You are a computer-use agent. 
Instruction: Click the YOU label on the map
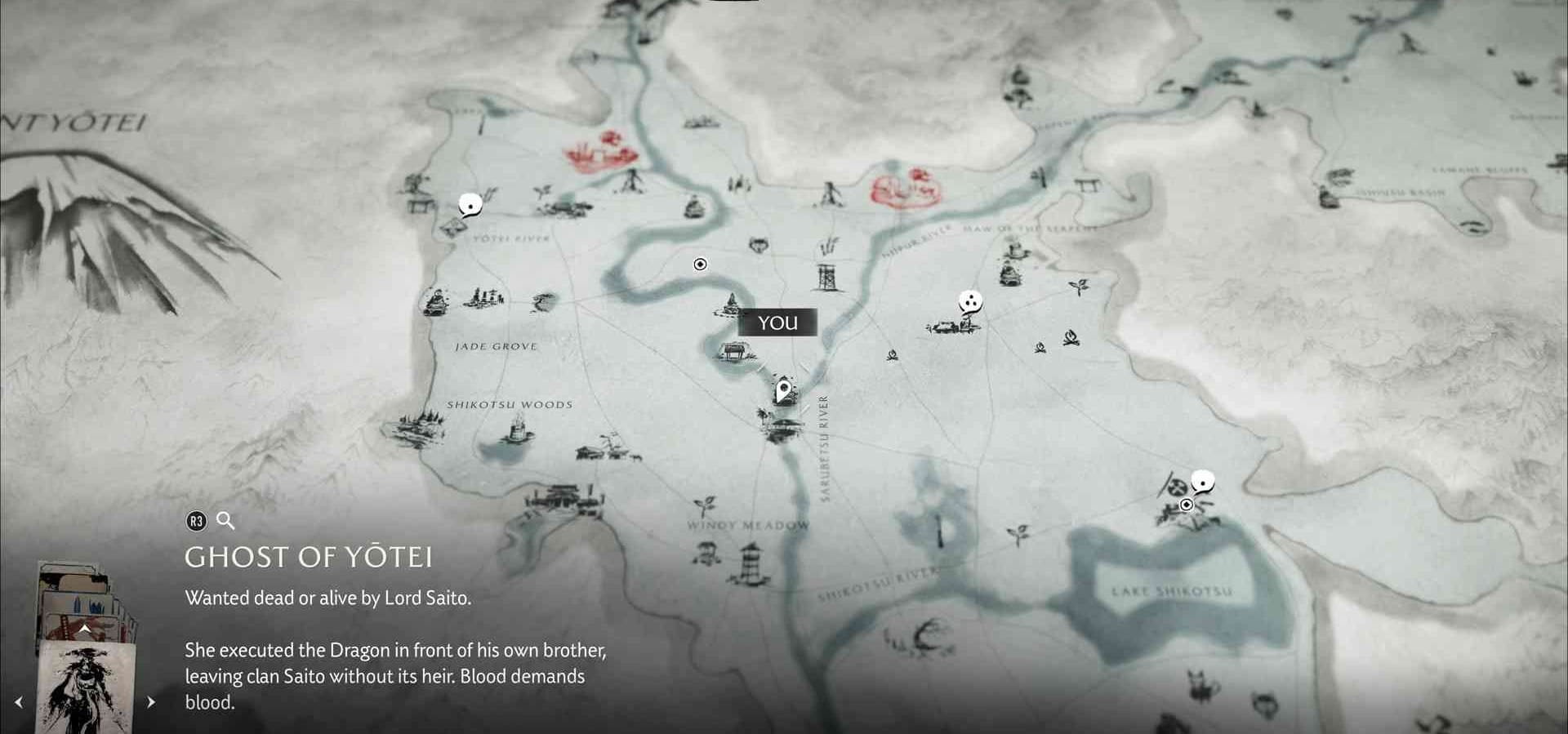point(777,323)
